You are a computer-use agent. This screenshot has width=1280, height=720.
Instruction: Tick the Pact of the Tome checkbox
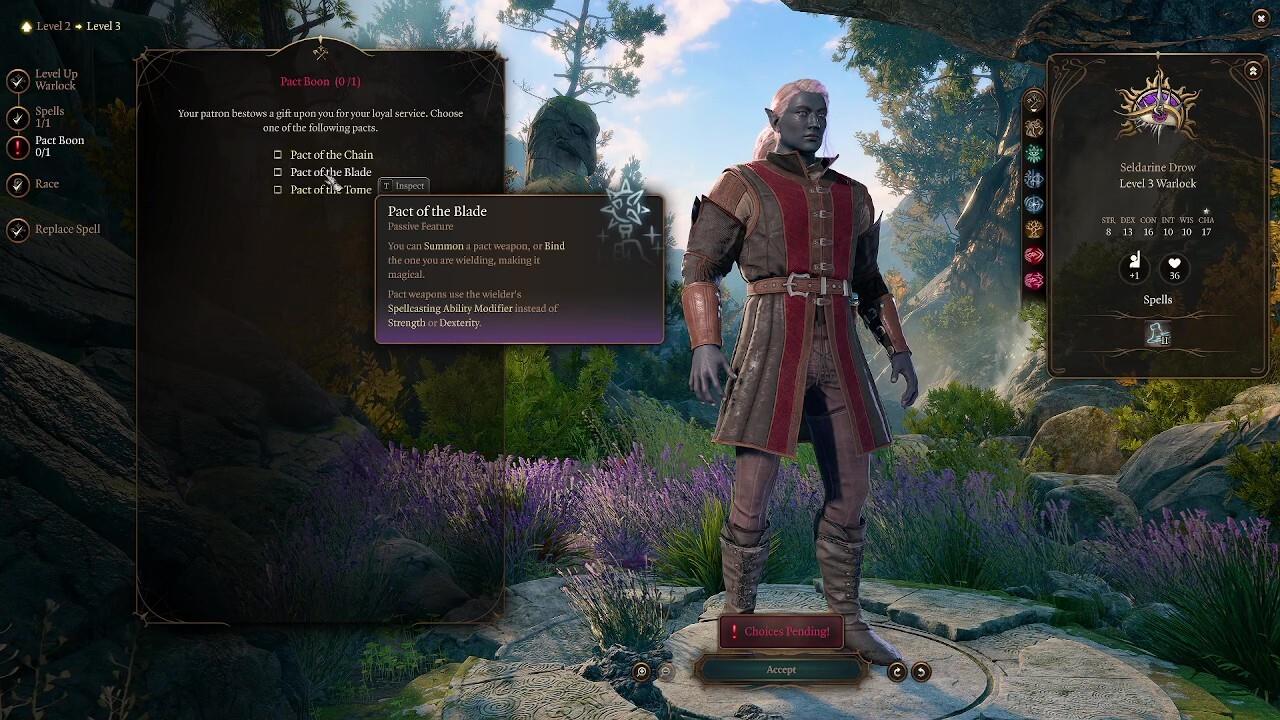click(278, 190)
